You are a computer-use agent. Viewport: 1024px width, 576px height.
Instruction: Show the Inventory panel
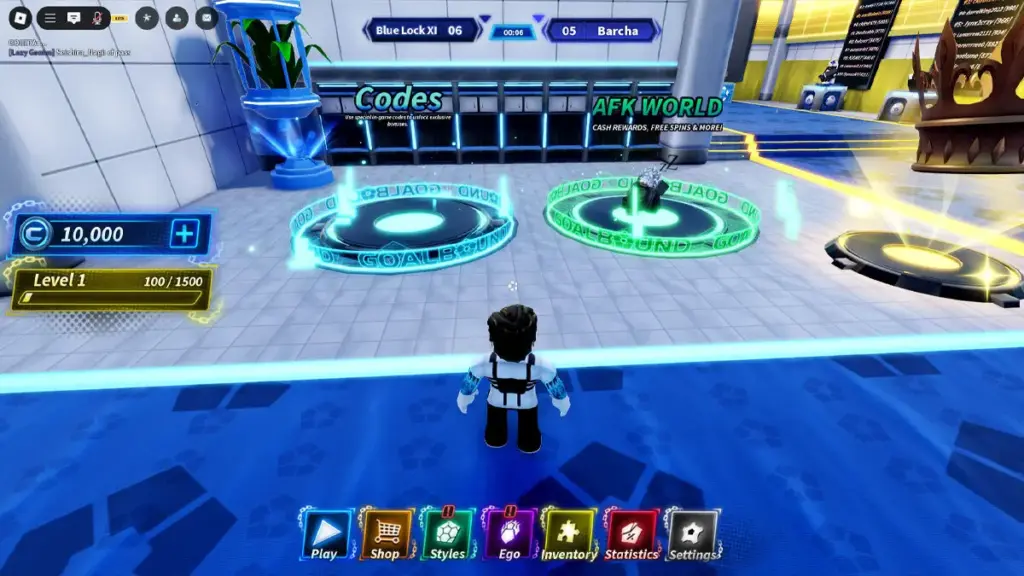(x=569, y=535)
